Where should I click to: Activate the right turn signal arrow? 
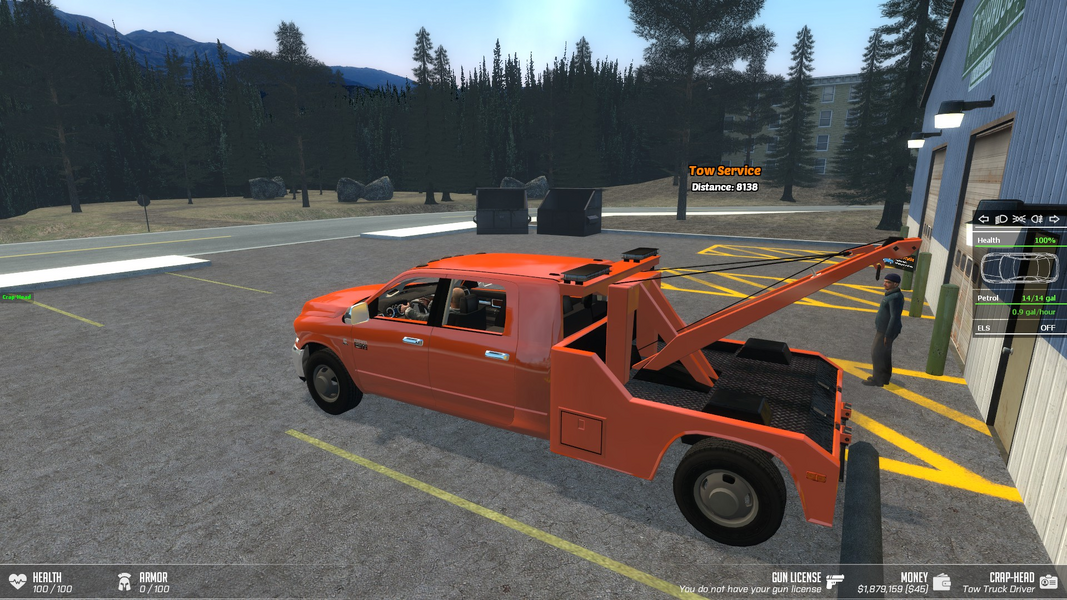tap(1054, 219)
